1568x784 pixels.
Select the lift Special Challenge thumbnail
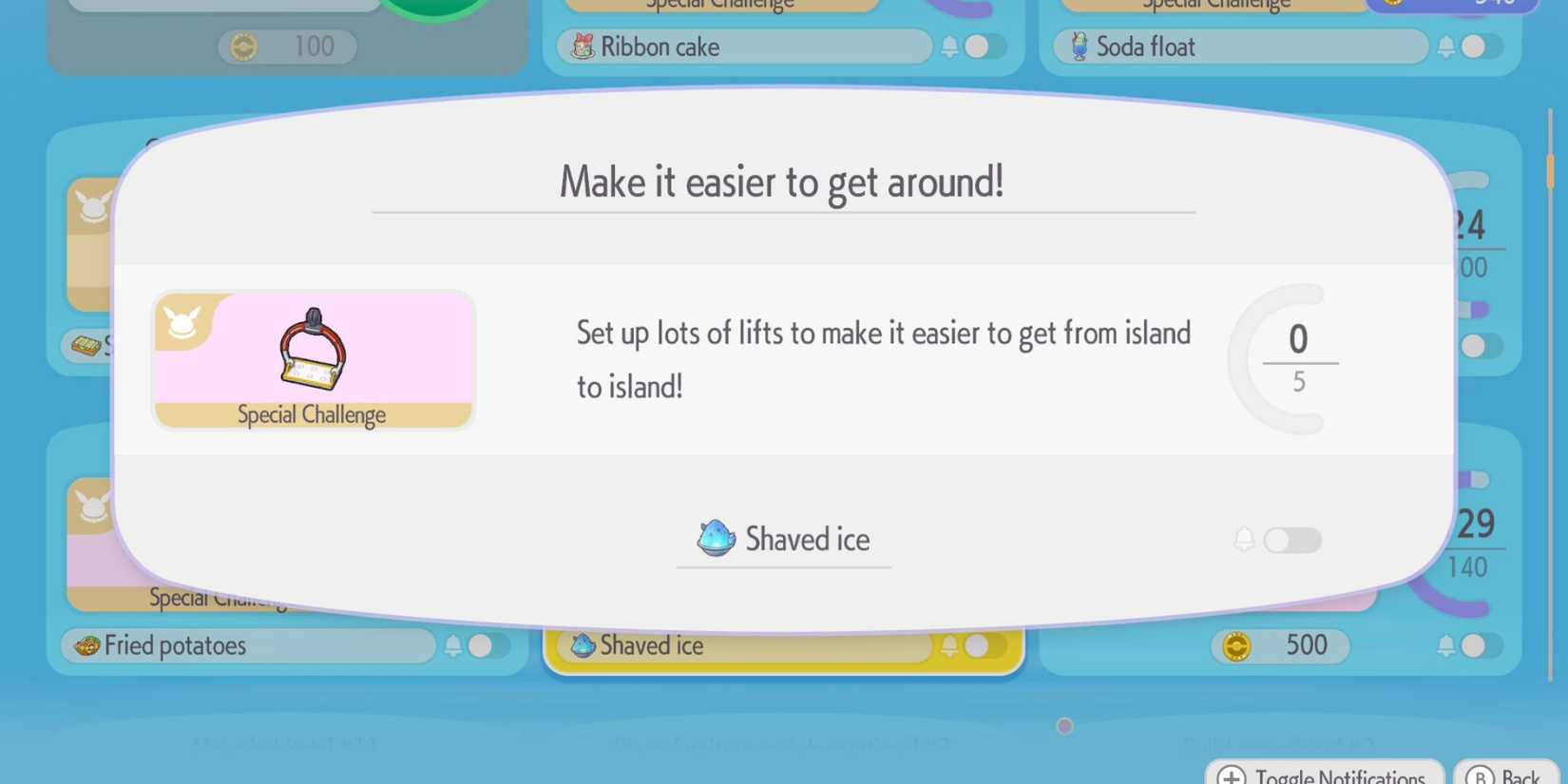(313, 360)
